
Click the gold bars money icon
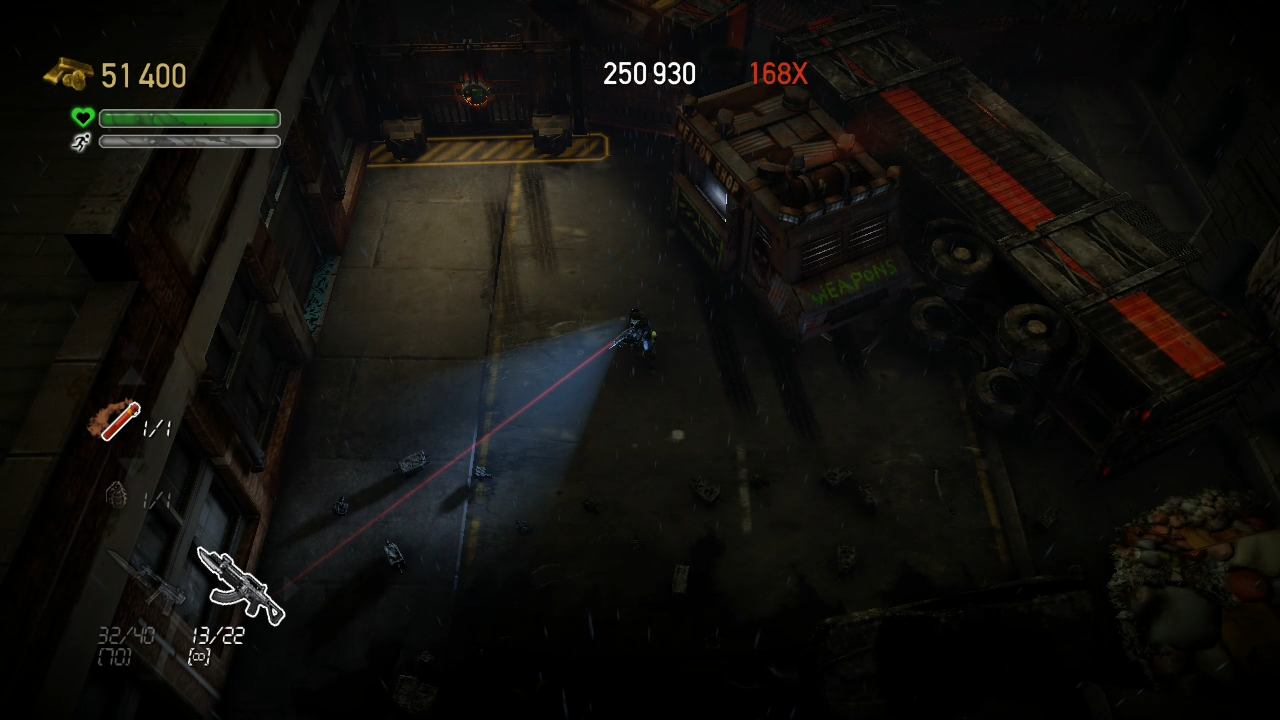pyautogui.click(x=68, y=74)
